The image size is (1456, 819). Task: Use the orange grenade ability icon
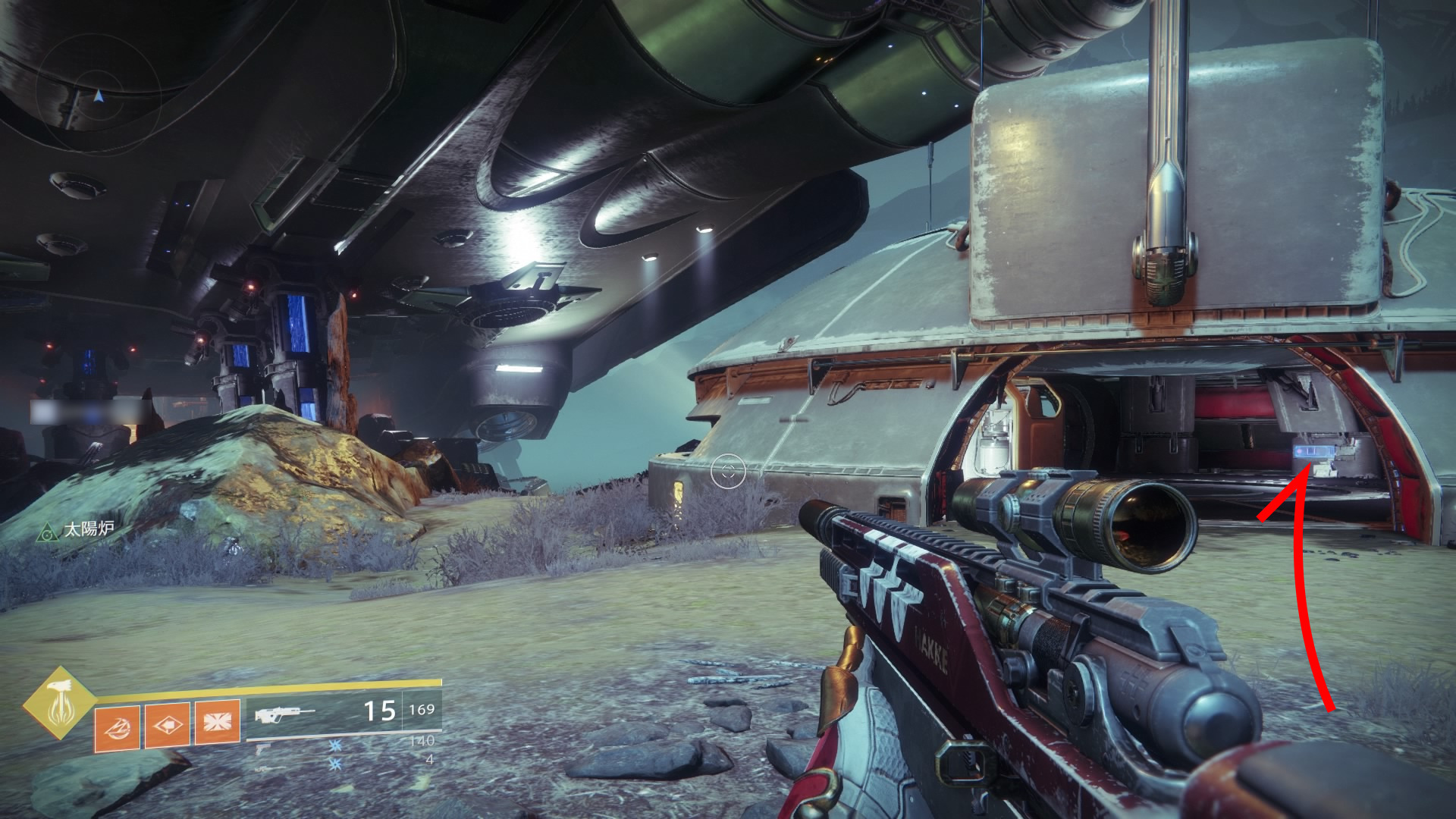click(x=117, y=726)
